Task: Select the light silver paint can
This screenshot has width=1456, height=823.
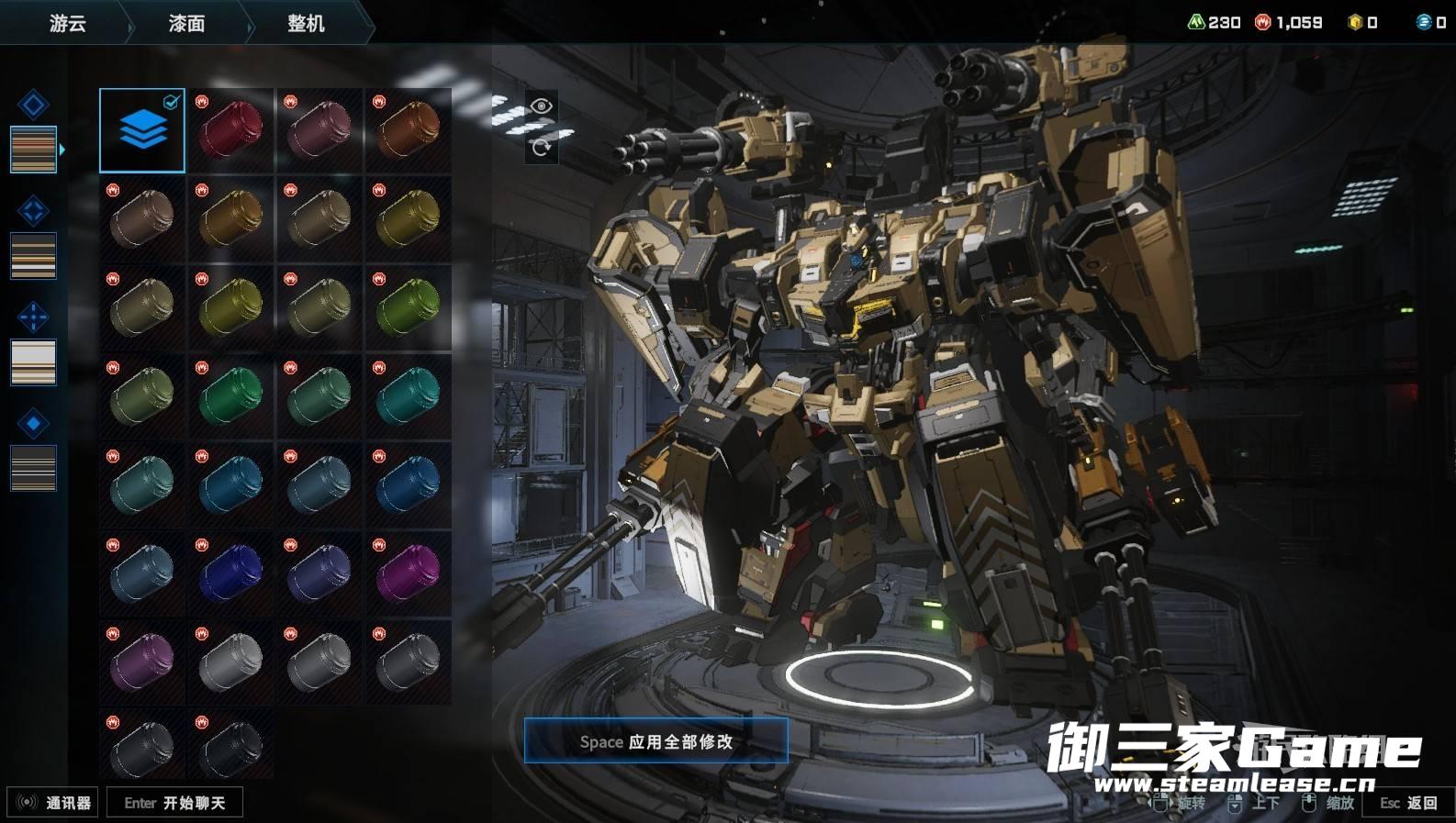Action: 230,661
